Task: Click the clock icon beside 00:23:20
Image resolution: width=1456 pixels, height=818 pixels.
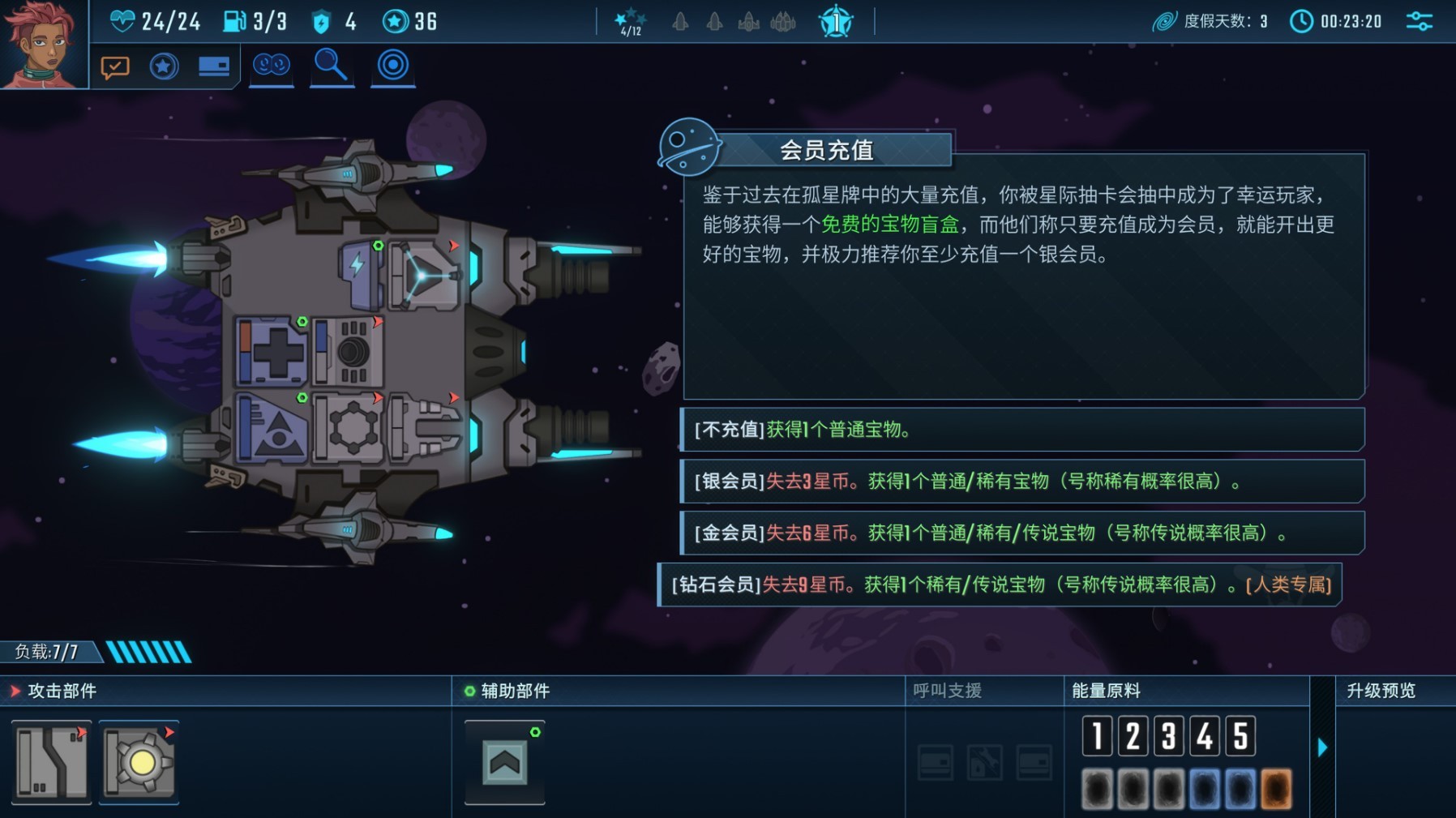Action: (1303, 21)
